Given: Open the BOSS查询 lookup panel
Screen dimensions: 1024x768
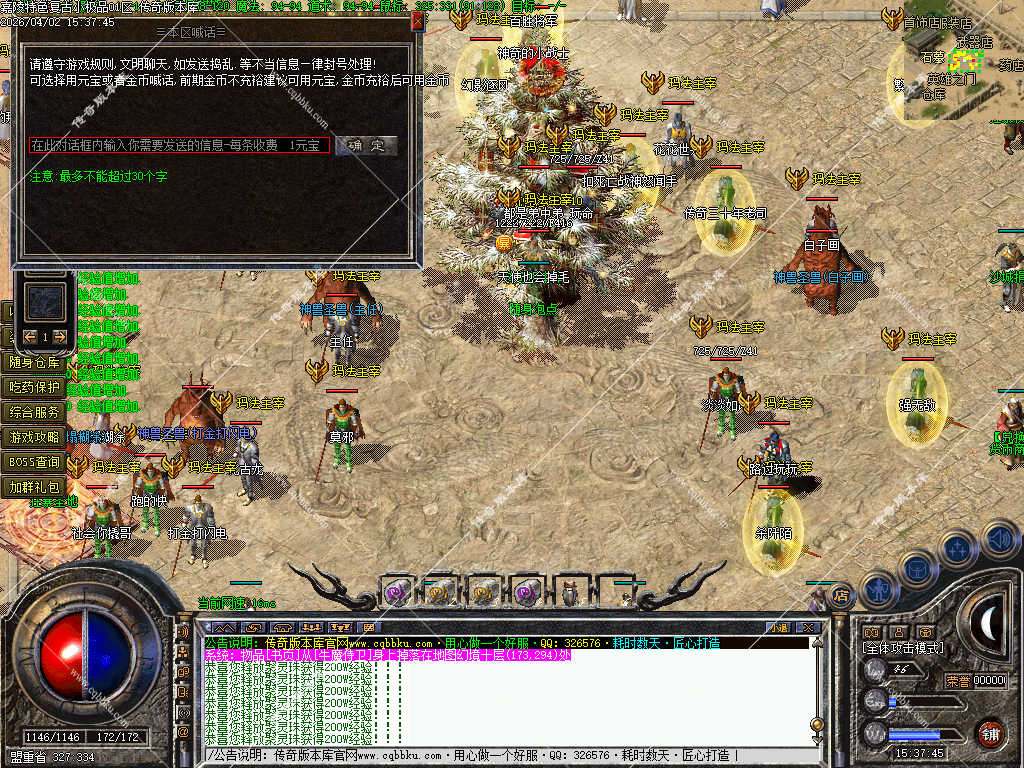Looking at the screenshot, I should coord(35,462).
